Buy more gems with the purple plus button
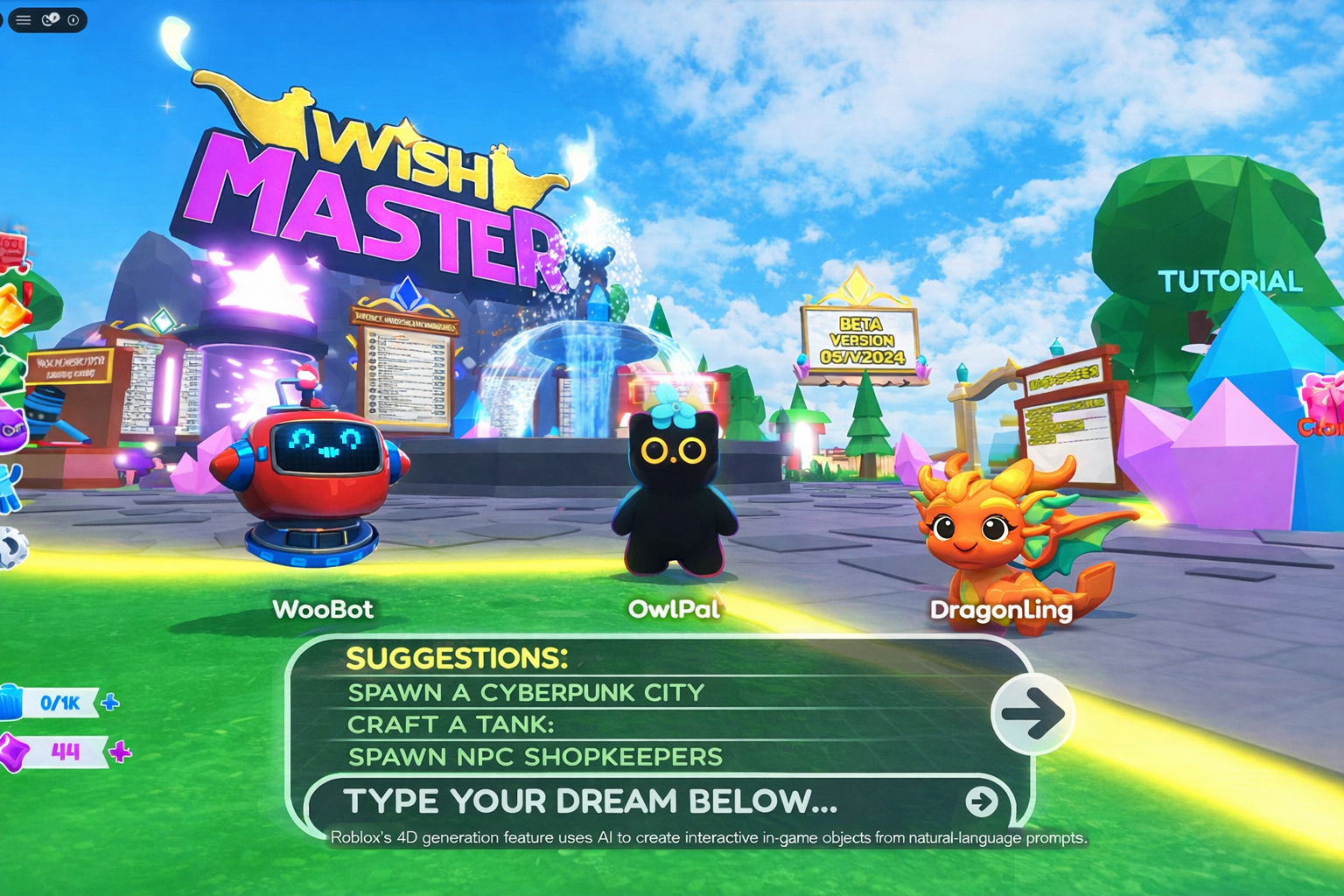 (121, 752)
